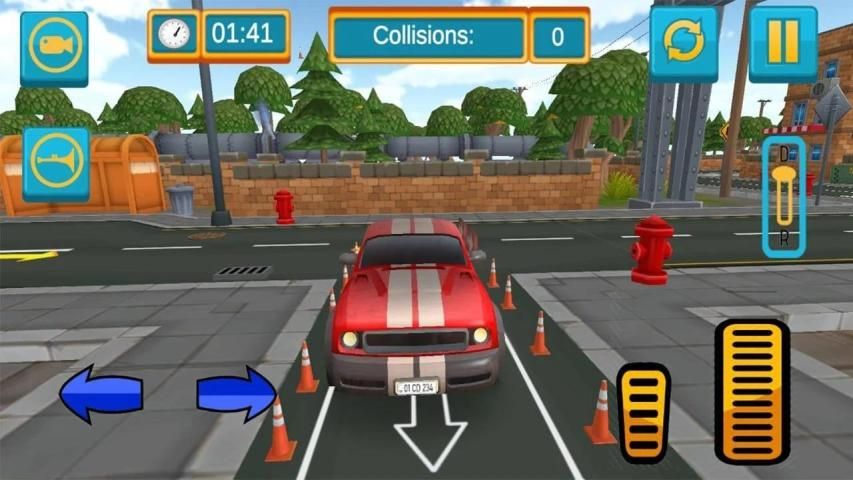Toggle the D/R gear shifter
The image size is (853, 480).
coord(784,197)
